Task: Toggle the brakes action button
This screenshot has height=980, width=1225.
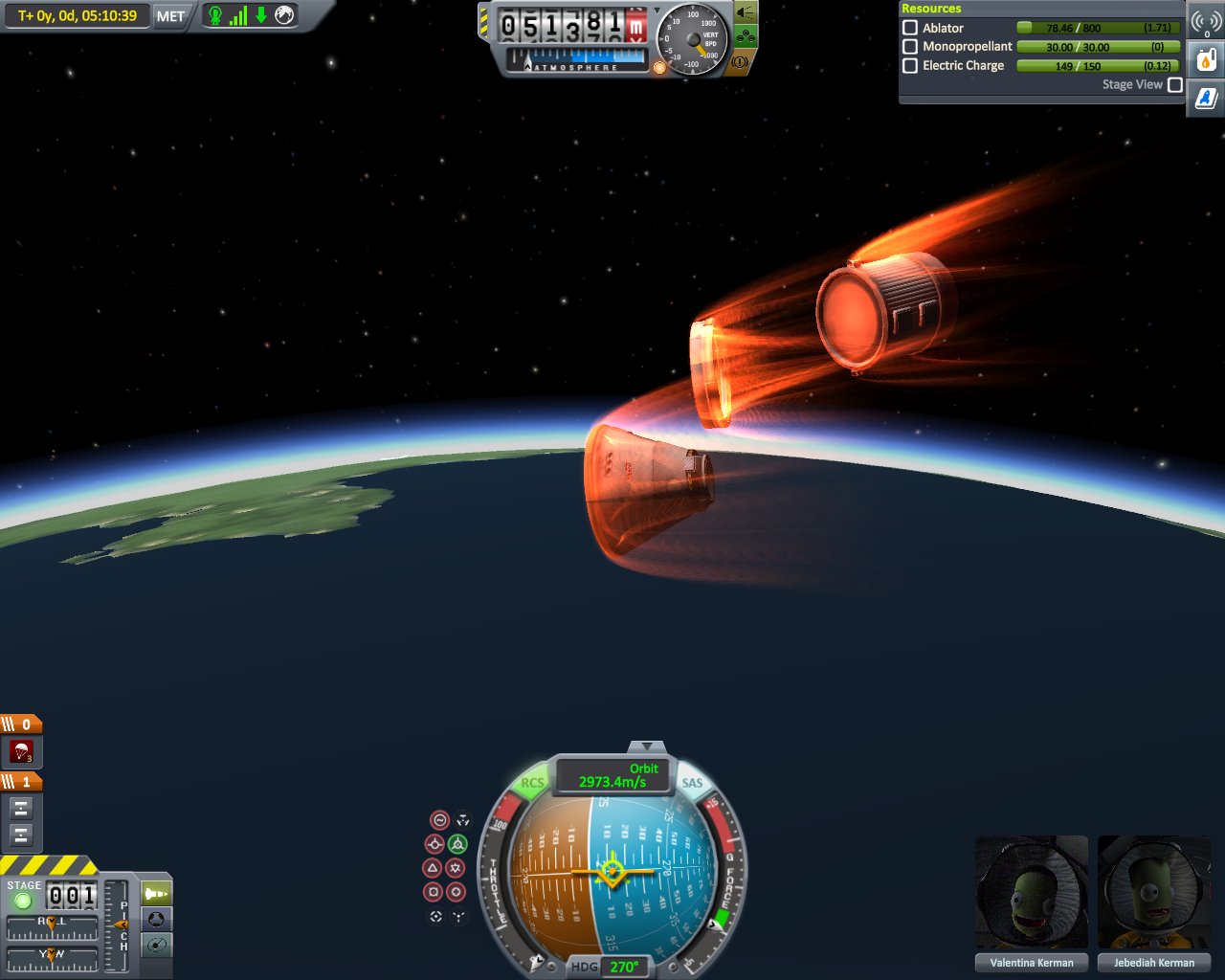Action: [x=742, y=62]
